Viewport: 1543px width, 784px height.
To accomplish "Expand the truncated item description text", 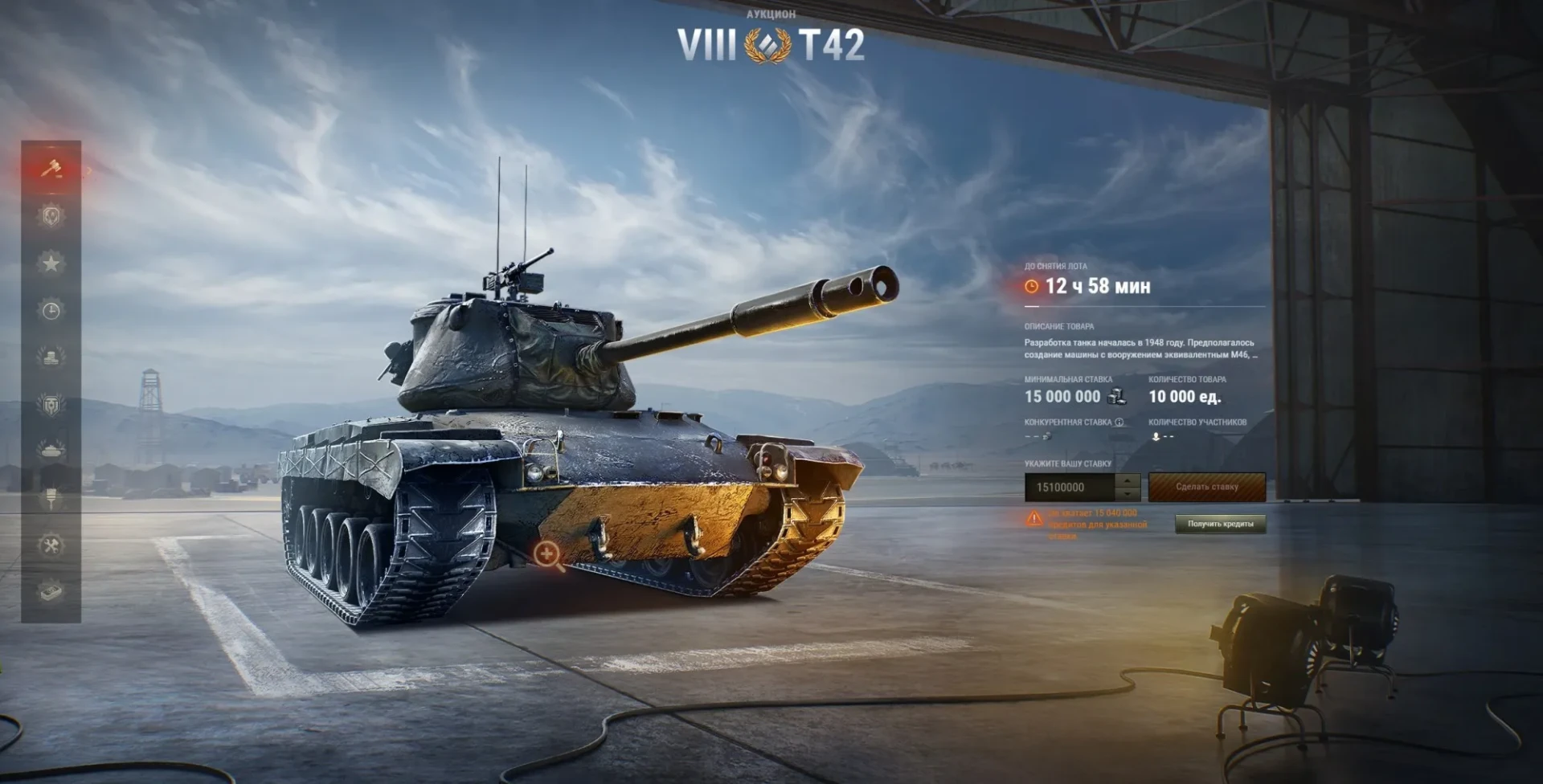I will tap(1254, 354).
